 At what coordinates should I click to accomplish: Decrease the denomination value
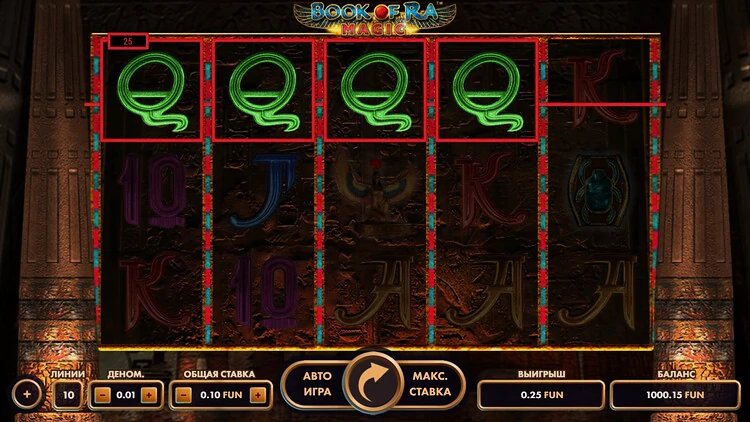[x=103, y=395]
